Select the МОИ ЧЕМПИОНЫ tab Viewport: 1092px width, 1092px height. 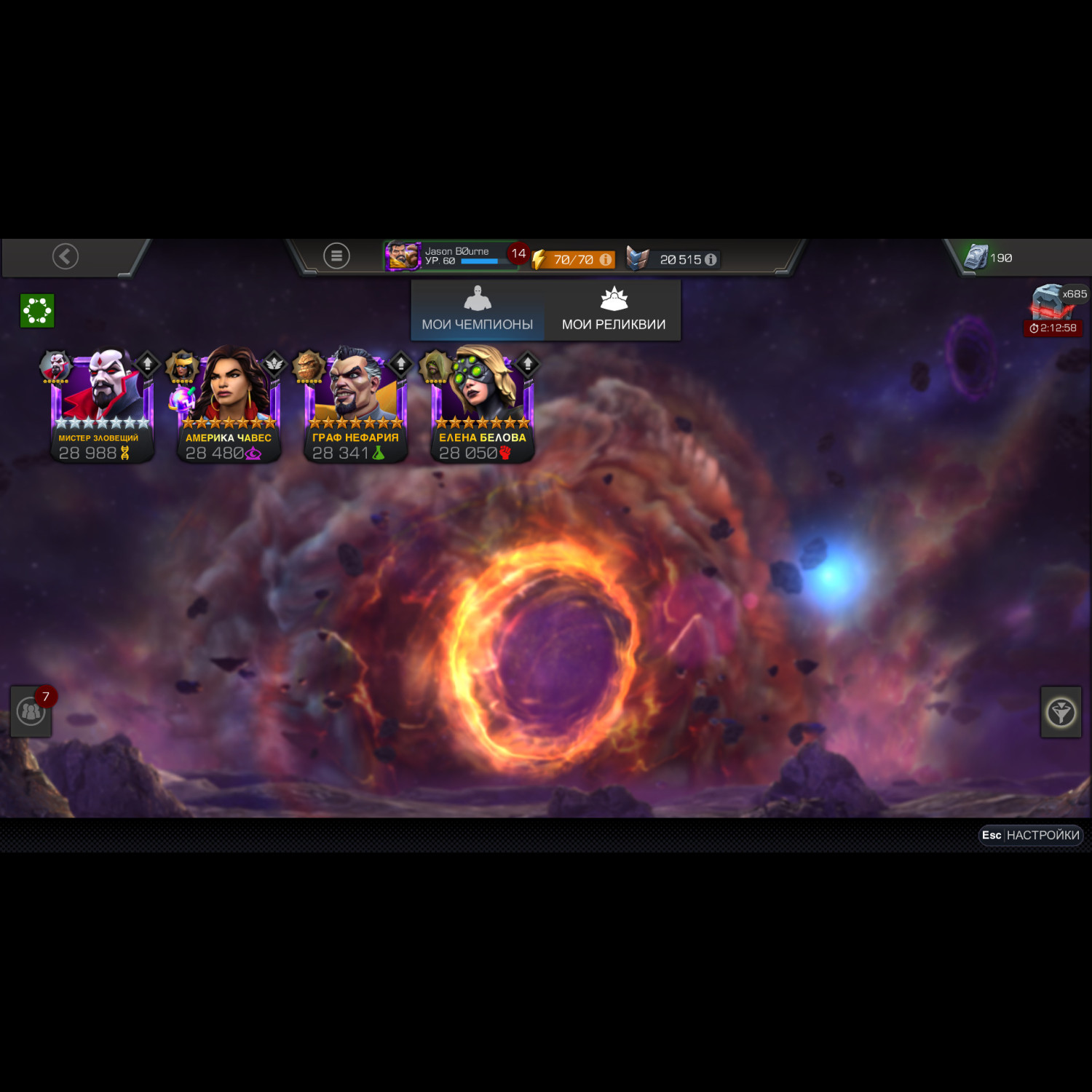click(477, 311)
